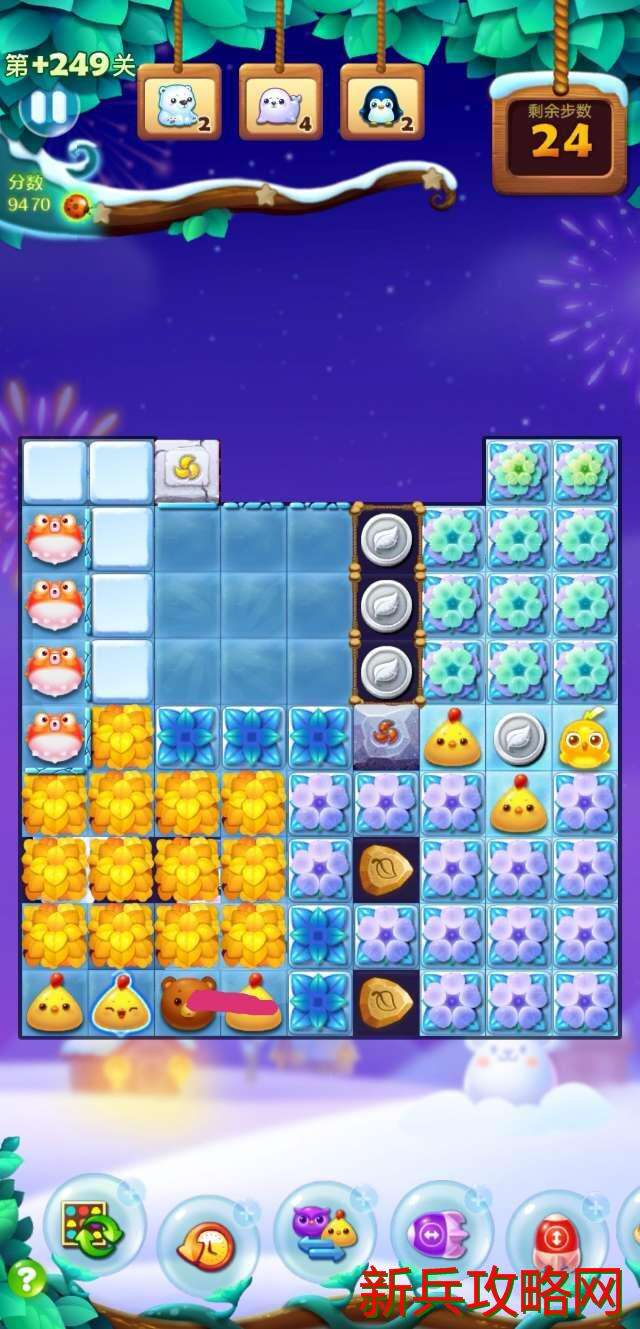This screenshot has height=1329, width=640.
Task: Check the penguin objective tile
Action: click(381, 102)
